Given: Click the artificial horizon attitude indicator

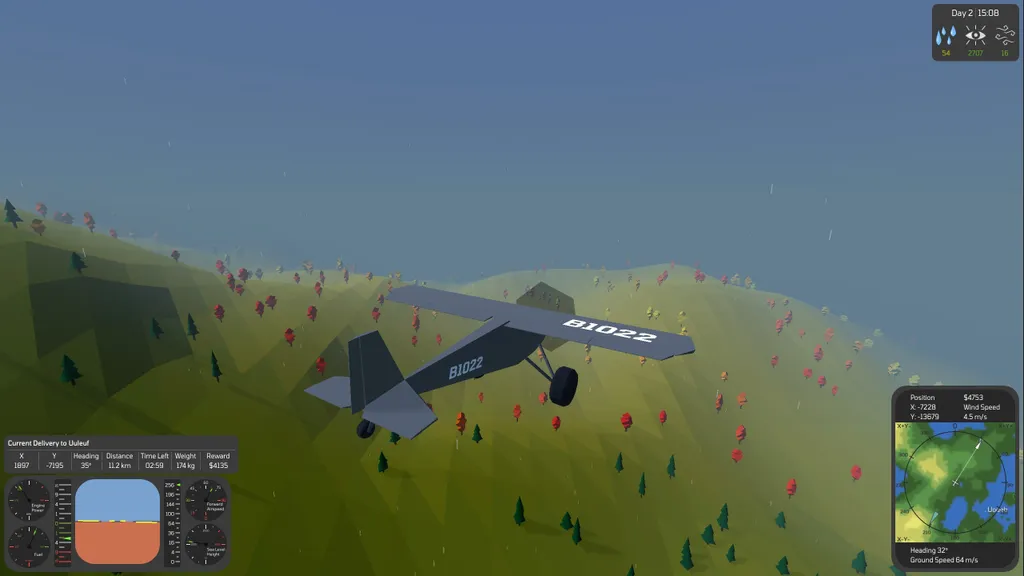Looking at the screenshot, I should coord(117,522).
